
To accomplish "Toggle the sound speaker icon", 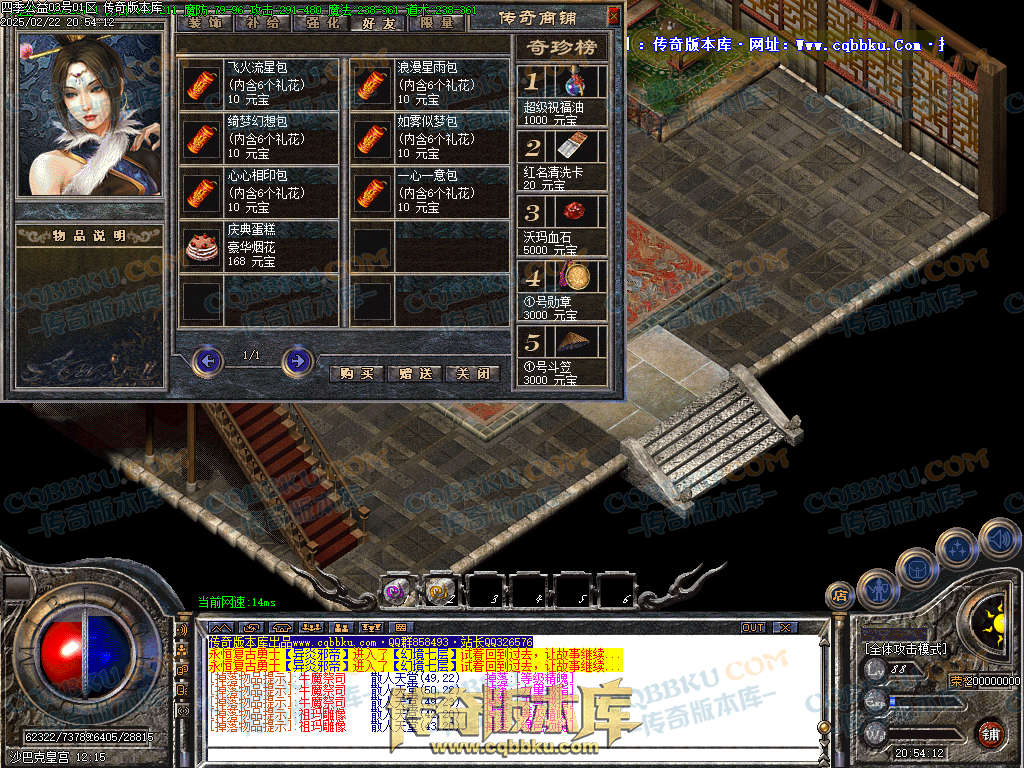I will pyautogui.click(x=998, y=538).
